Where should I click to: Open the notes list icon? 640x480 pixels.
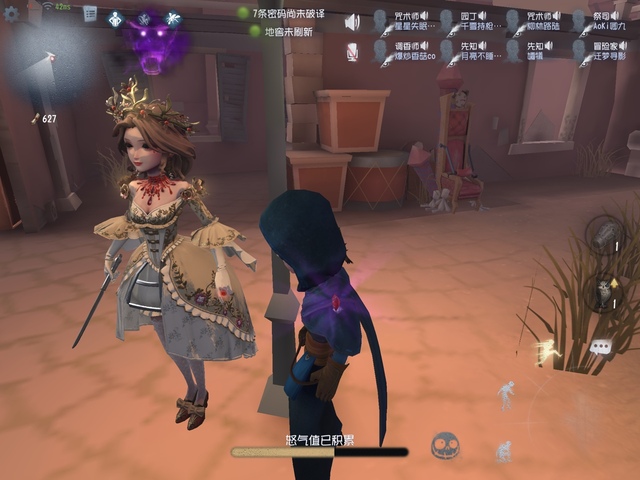pos(90,13)
